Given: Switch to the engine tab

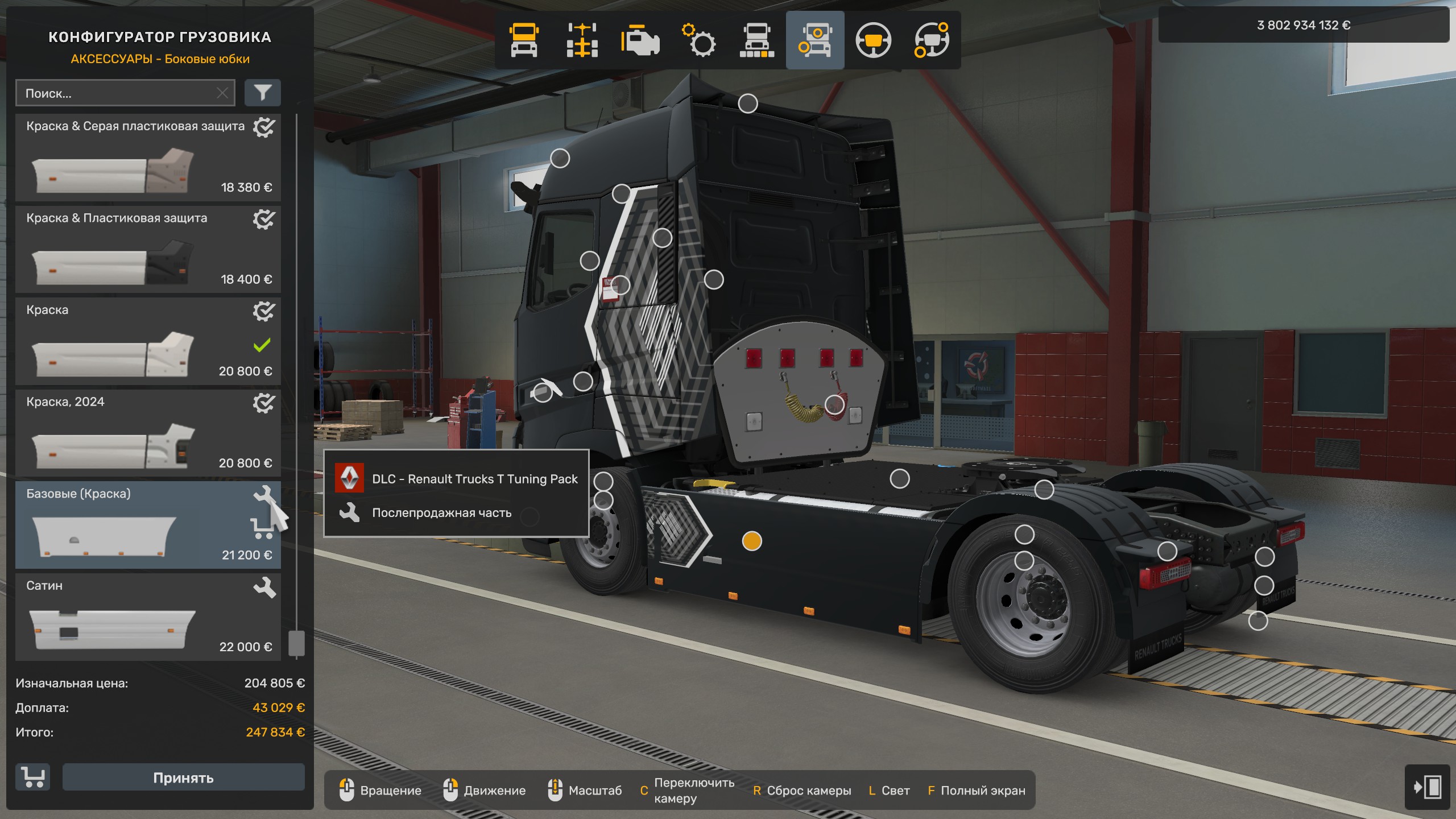Looking at the screenshot, I should tap(640, 40).
